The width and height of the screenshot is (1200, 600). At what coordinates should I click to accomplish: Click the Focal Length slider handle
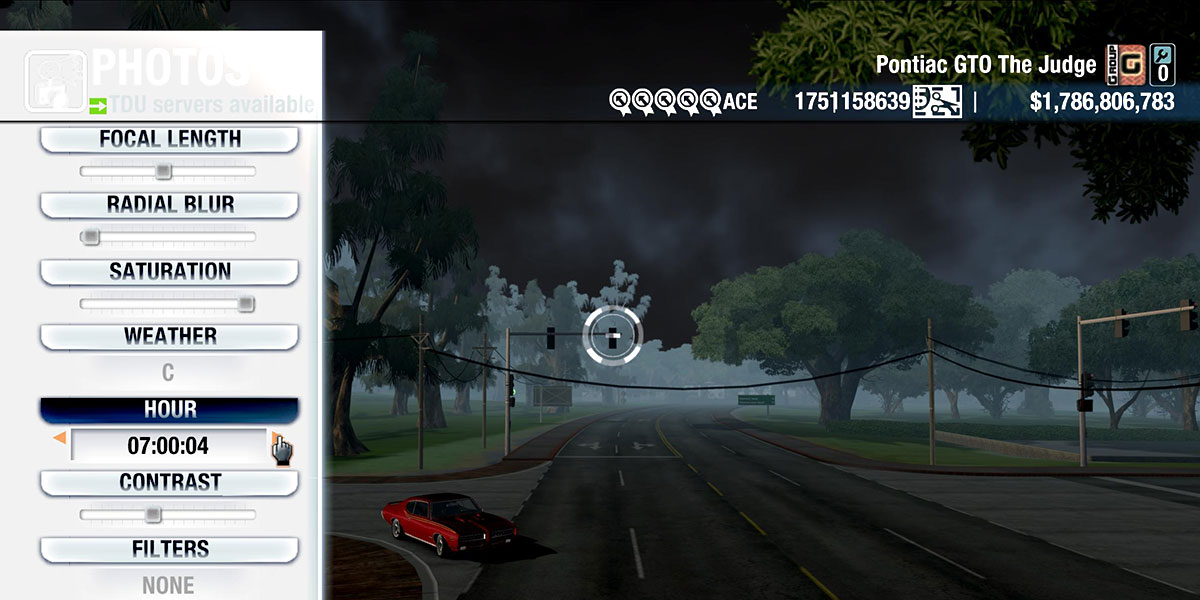pyautogui.click(x=163, y=171)
